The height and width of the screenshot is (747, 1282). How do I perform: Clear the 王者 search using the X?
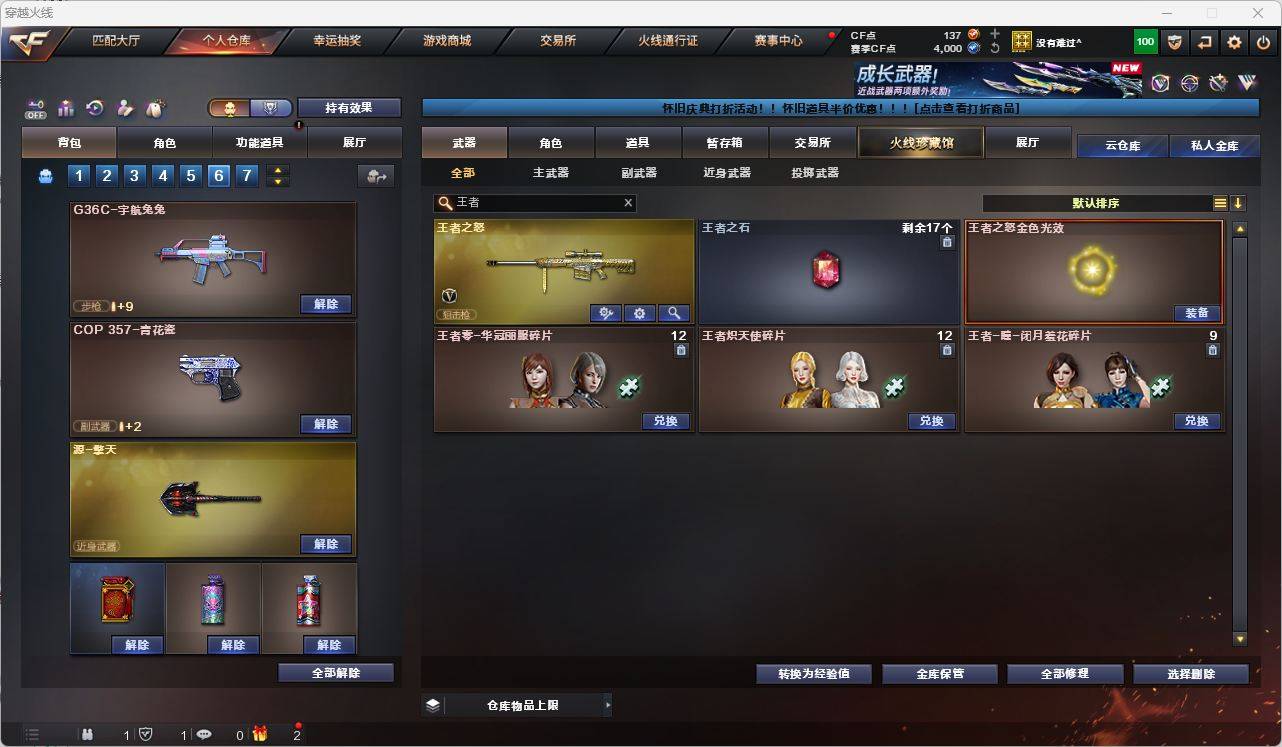click(x=628, y=202)
